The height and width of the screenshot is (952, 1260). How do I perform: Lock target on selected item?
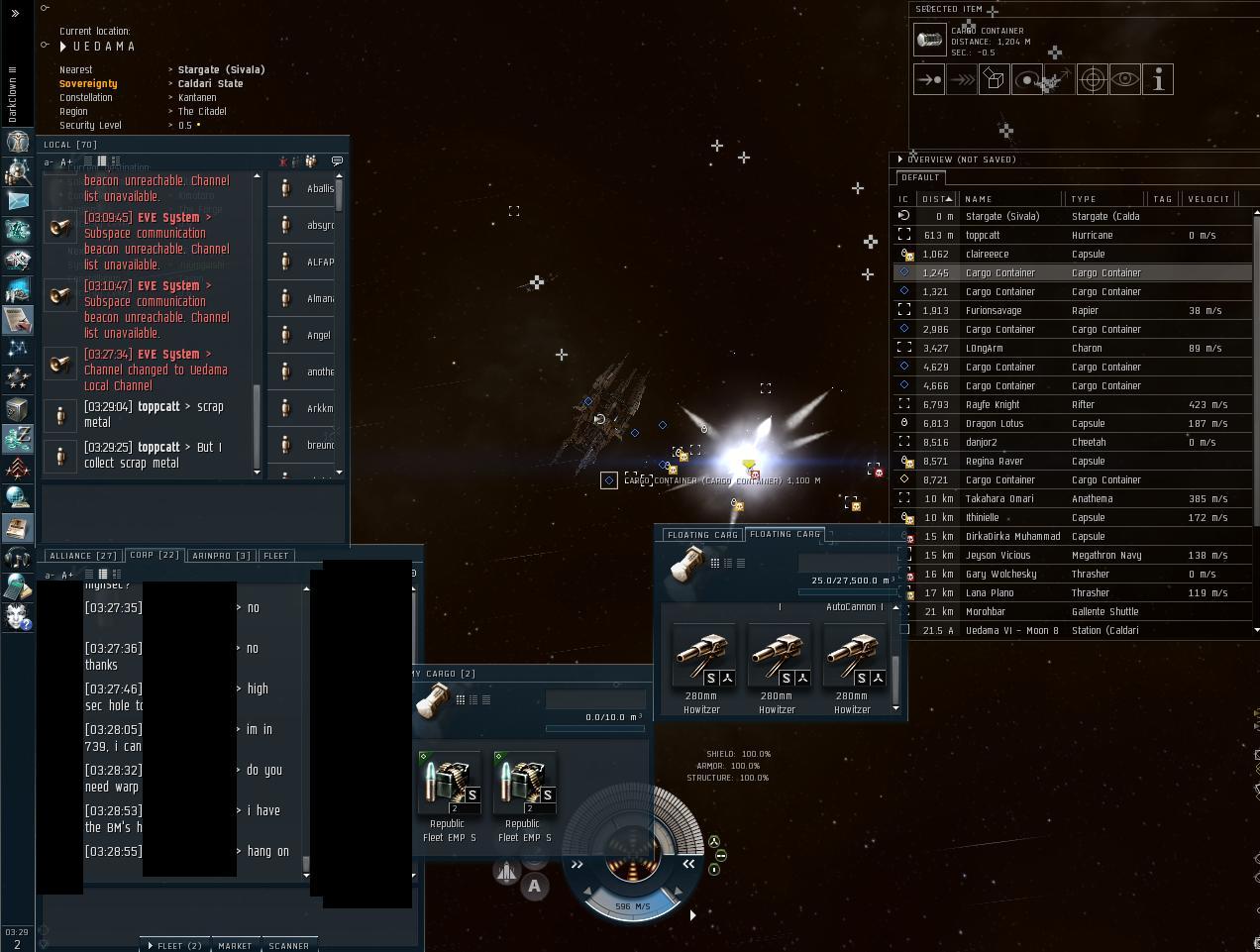click(x=1092, y=79)
